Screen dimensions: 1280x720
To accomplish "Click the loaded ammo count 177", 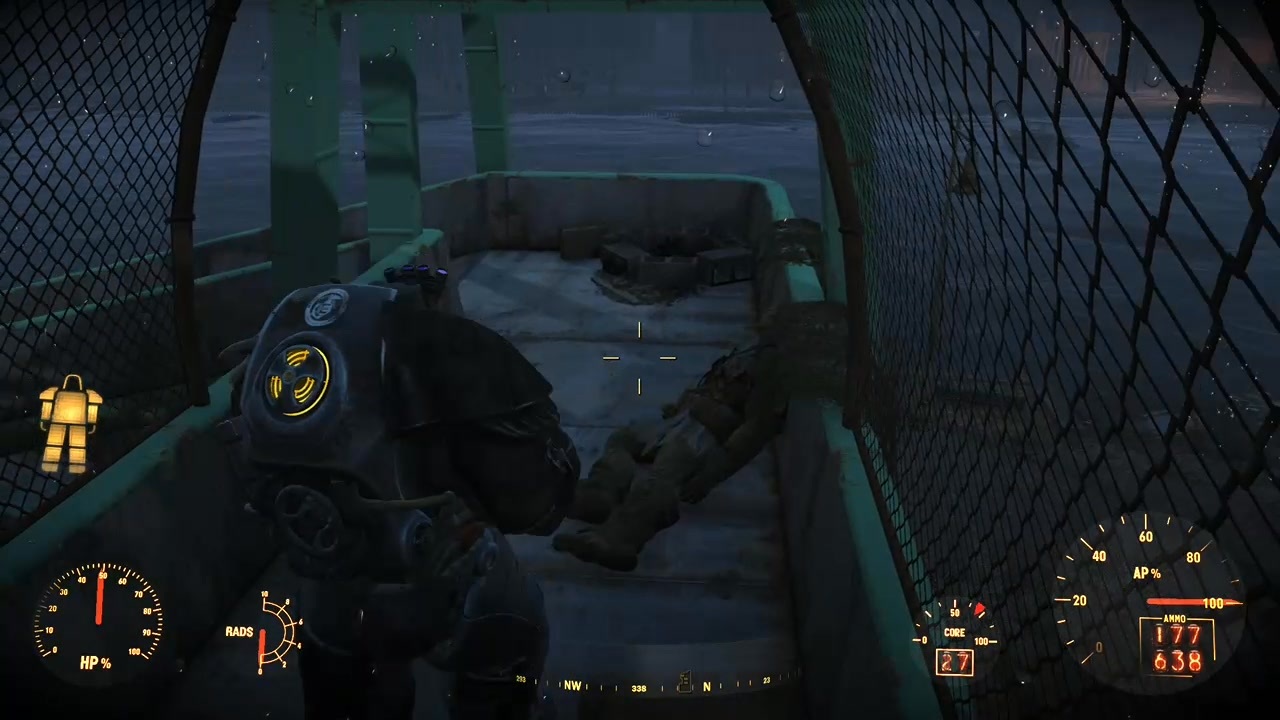I will coord(1177,634).
